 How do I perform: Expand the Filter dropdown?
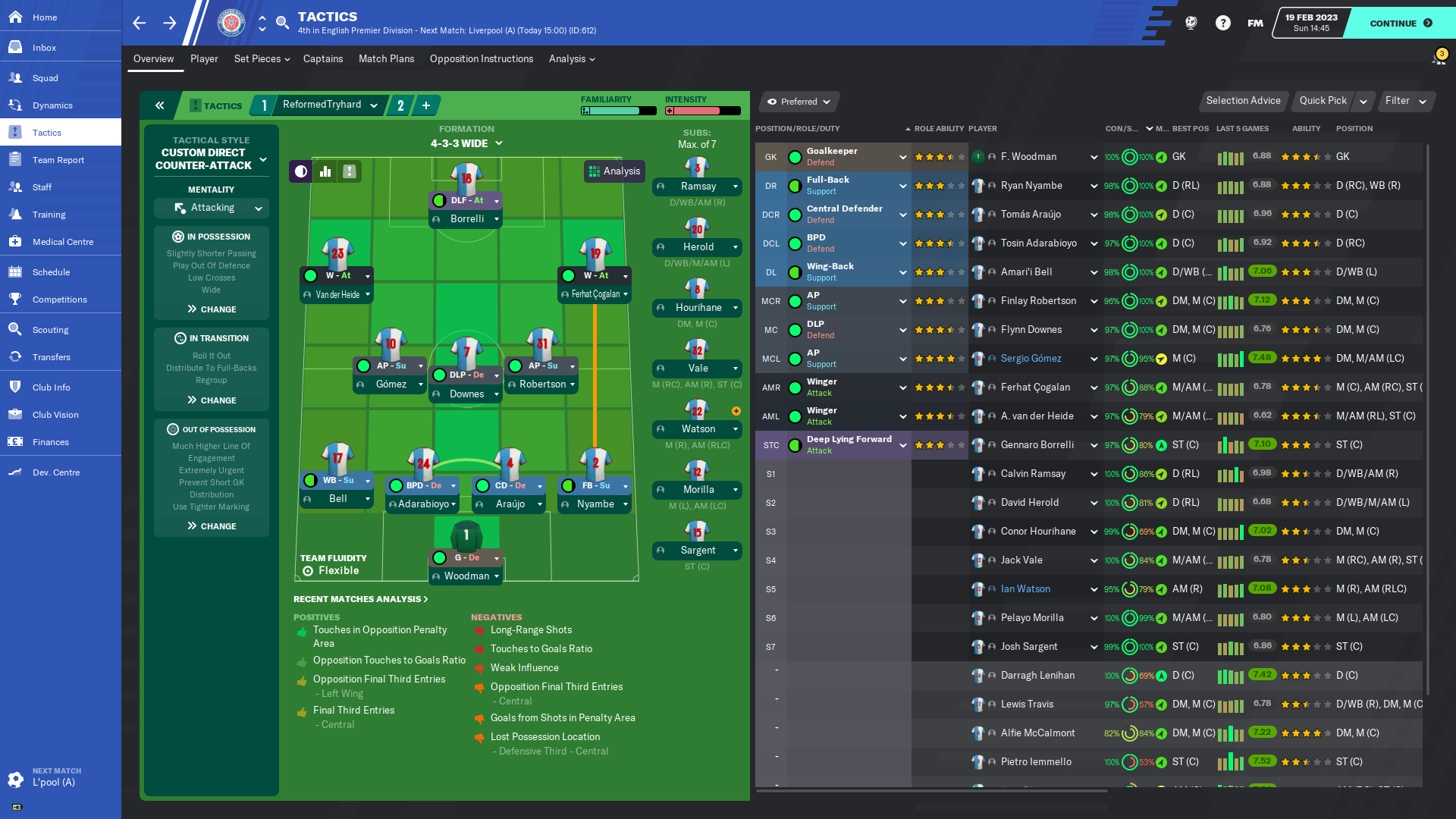(1405, 101)
